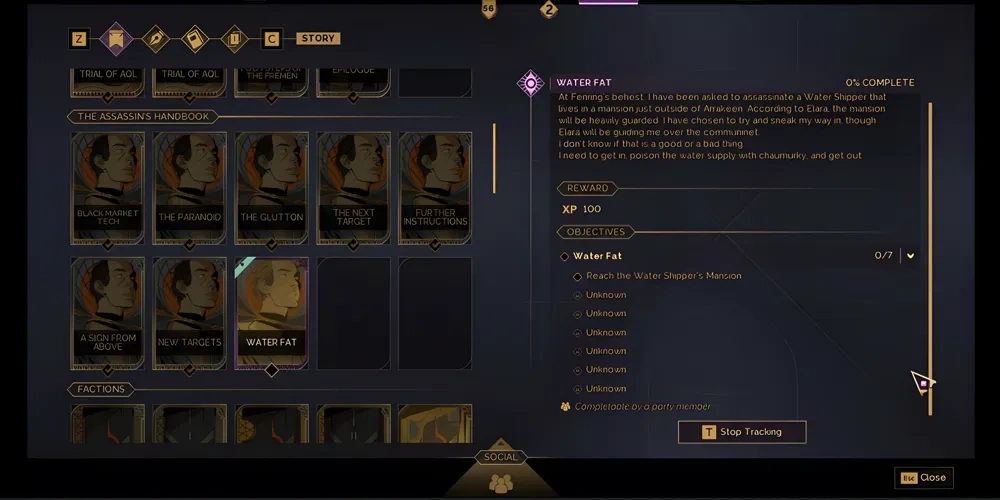Open the exclamation cards tab

pyautogui.click(x=233, y=39)
